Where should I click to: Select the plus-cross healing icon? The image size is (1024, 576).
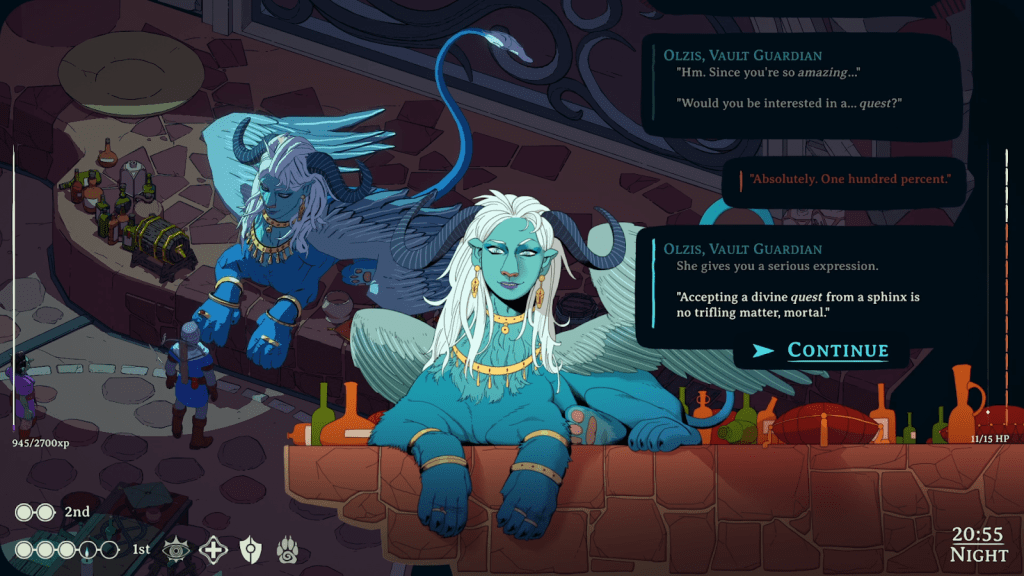point(212,549)
